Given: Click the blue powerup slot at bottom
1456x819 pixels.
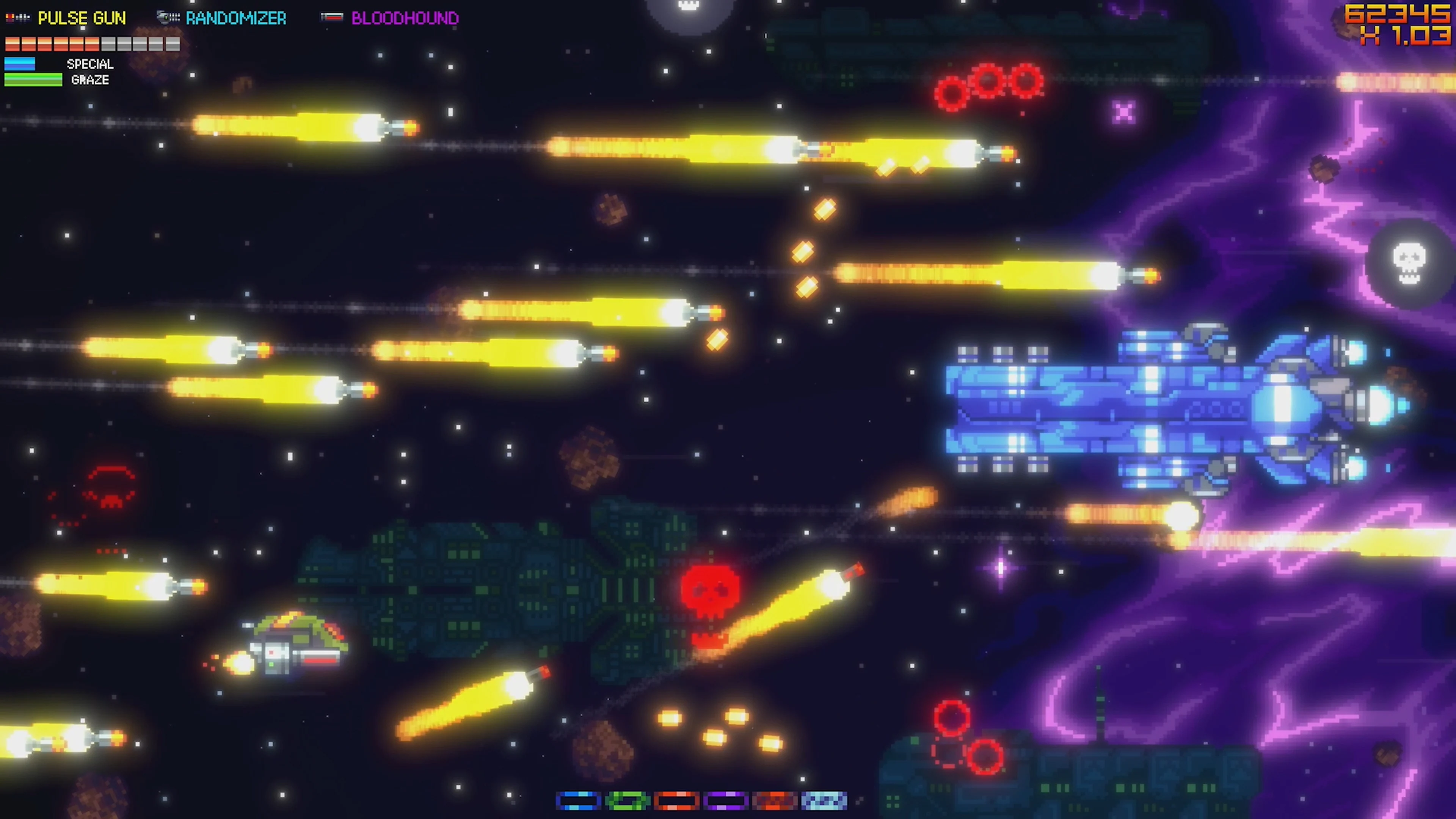Looking at the screenshot, I should (x=578, y=800).
